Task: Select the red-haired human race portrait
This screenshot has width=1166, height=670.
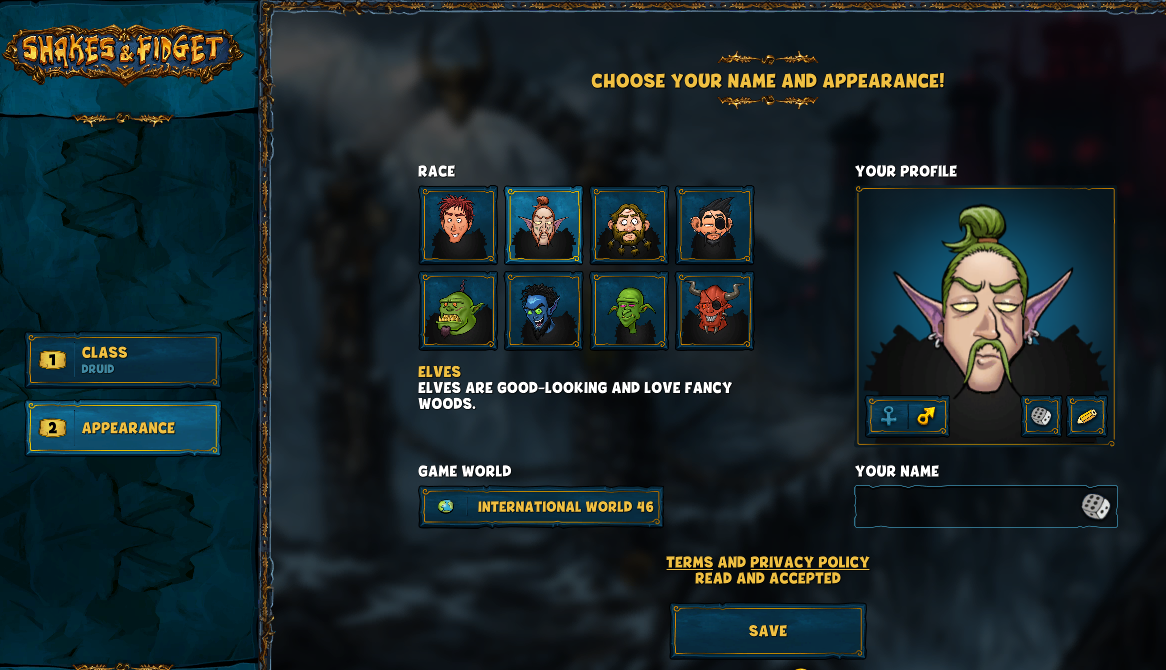Action: (x=458, y=225)
